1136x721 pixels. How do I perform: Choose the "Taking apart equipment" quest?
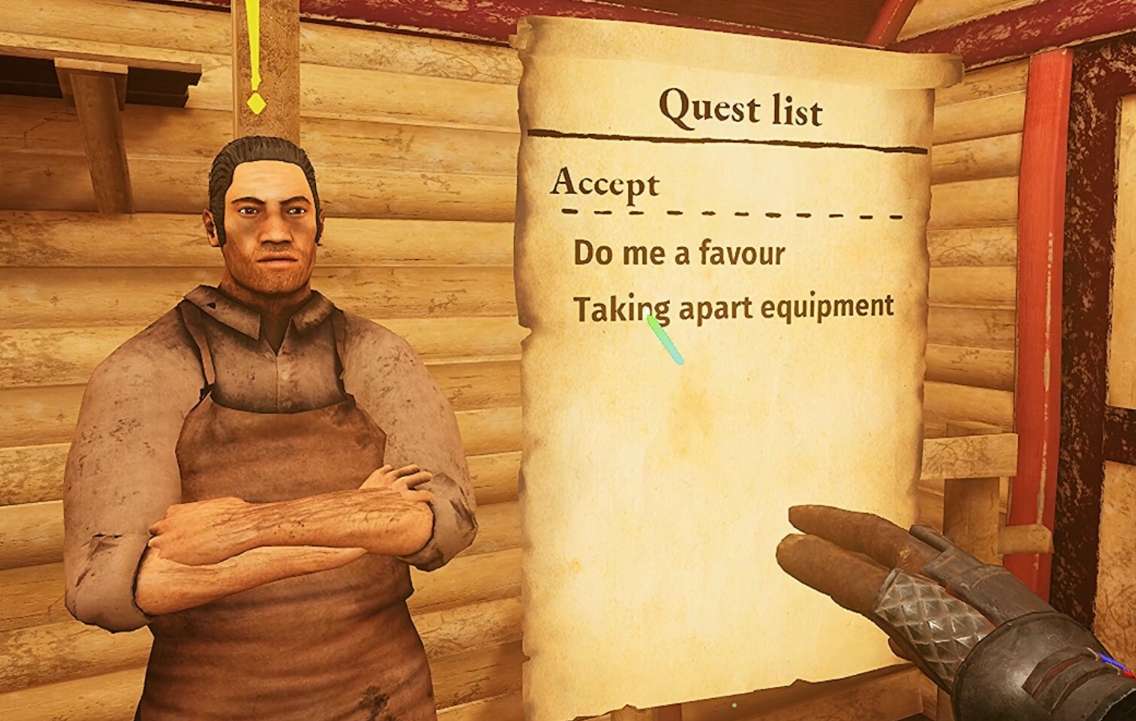point(733,307)
